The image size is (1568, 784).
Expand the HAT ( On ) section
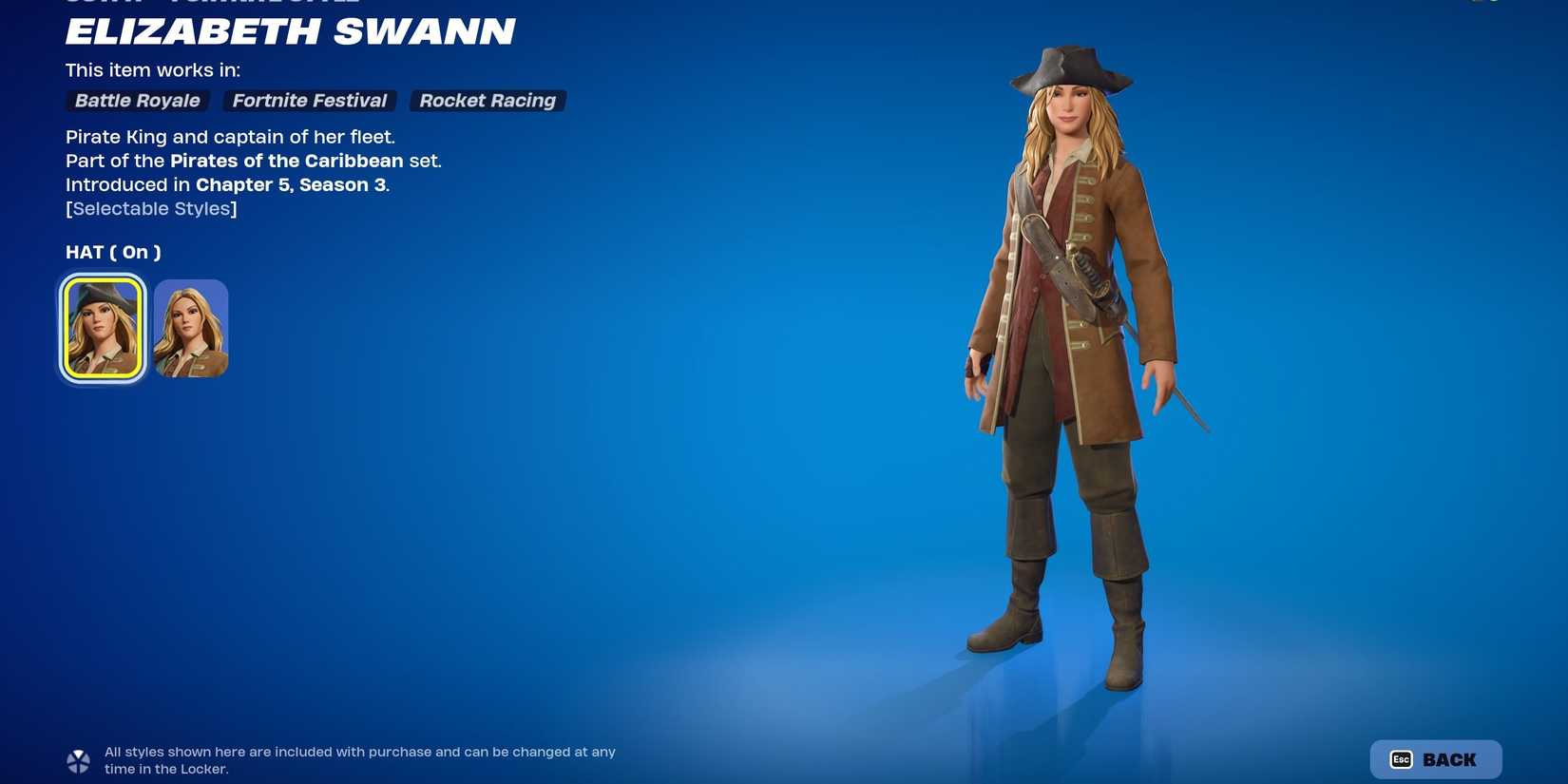[x=113, y=252]
